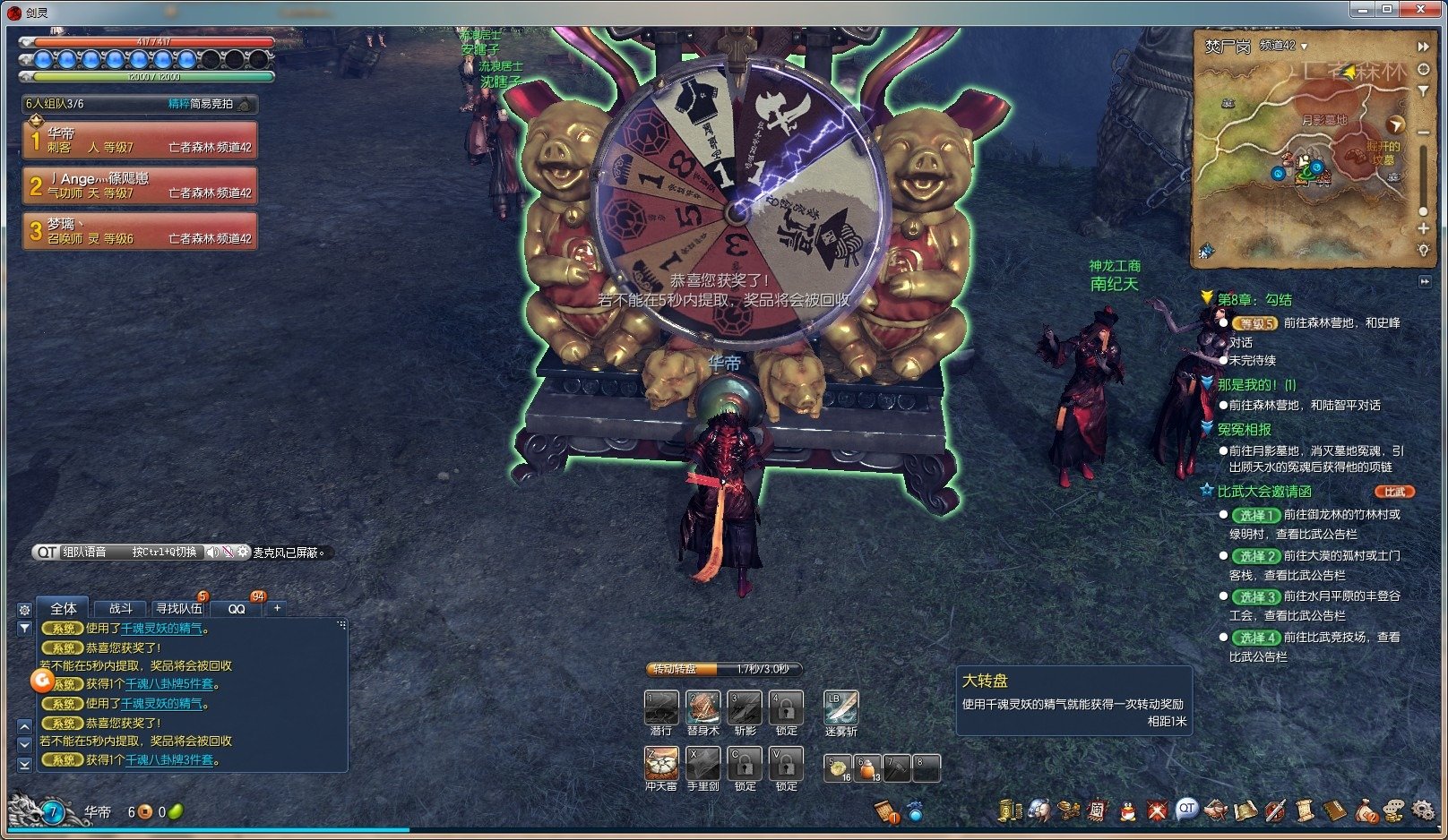This screenshot has height=840, width=1448.
Task: Open chat settings gear beside chat tabs
Action: 24,609
